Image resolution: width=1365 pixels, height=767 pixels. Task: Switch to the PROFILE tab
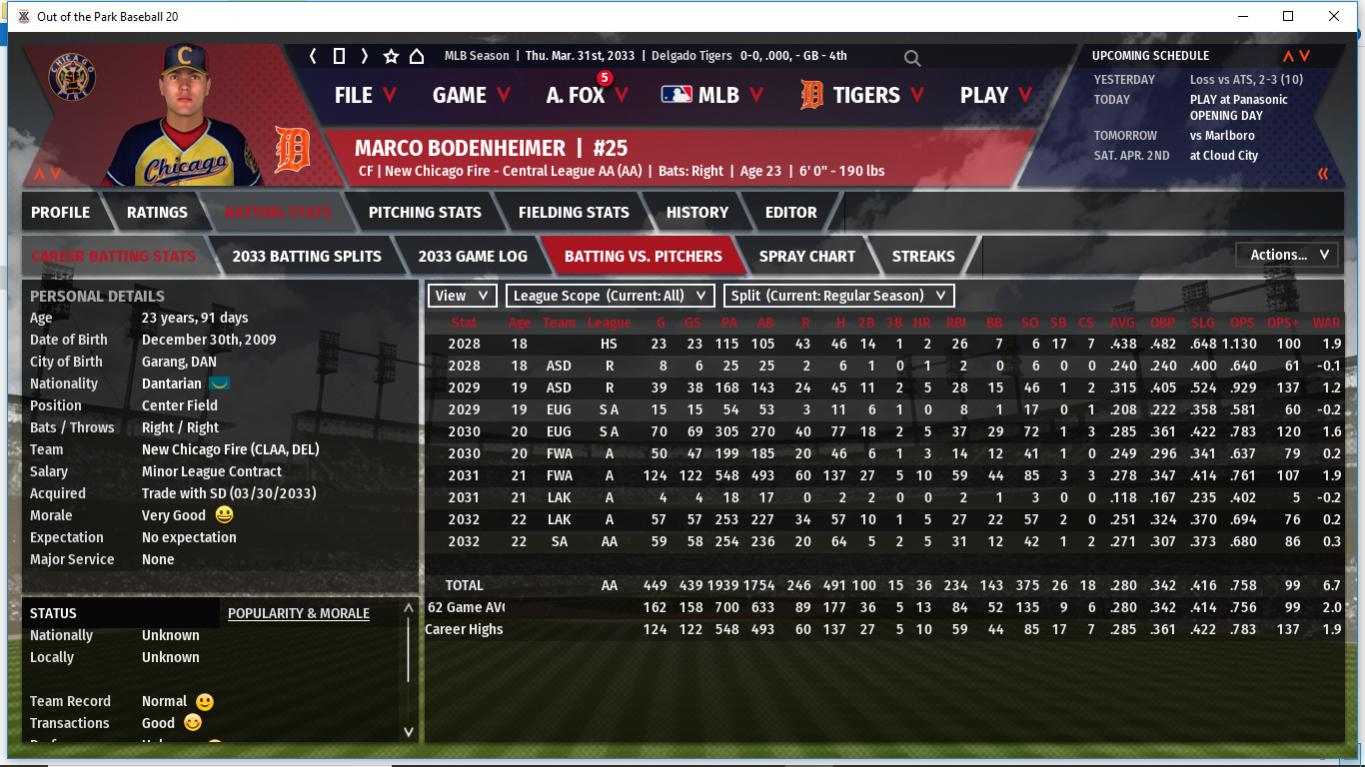pos(60,212)
